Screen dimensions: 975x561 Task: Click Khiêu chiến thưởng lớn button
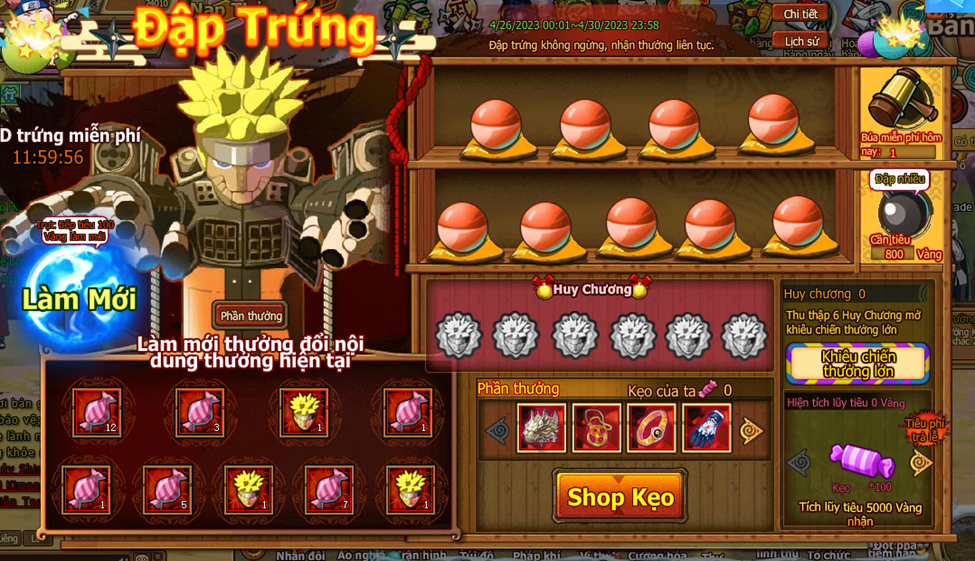point(858,364)
